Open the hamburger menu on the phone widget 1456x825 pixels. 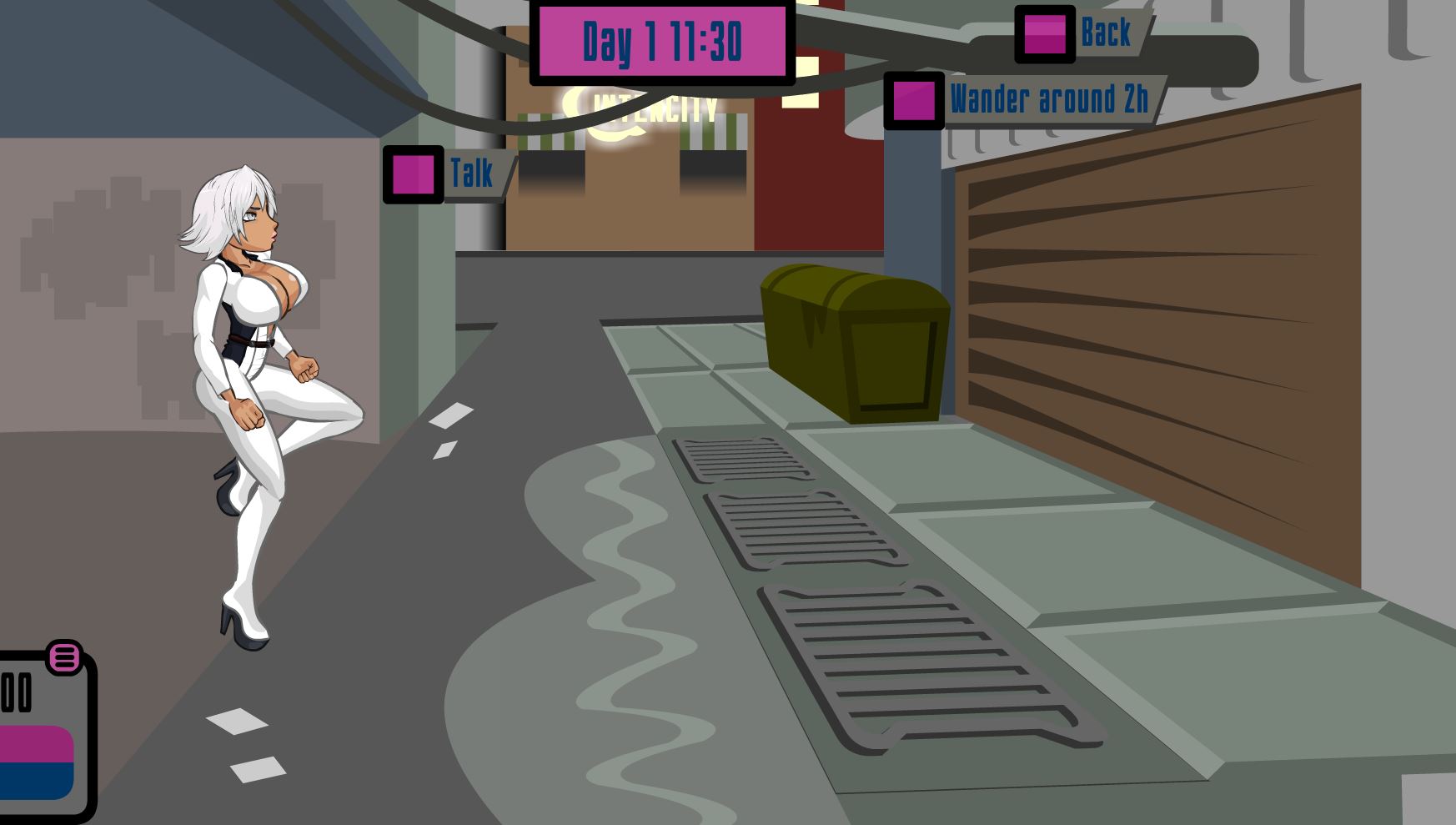[x=63, y=658]
